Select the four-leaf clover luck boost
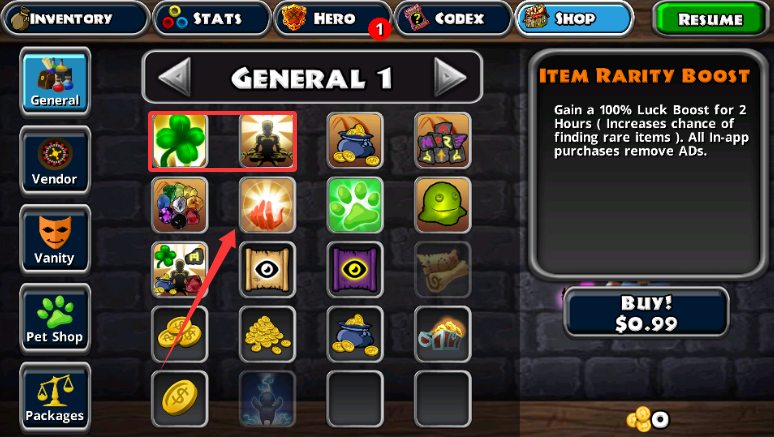 pyautogui.click(x=180, y=141)
